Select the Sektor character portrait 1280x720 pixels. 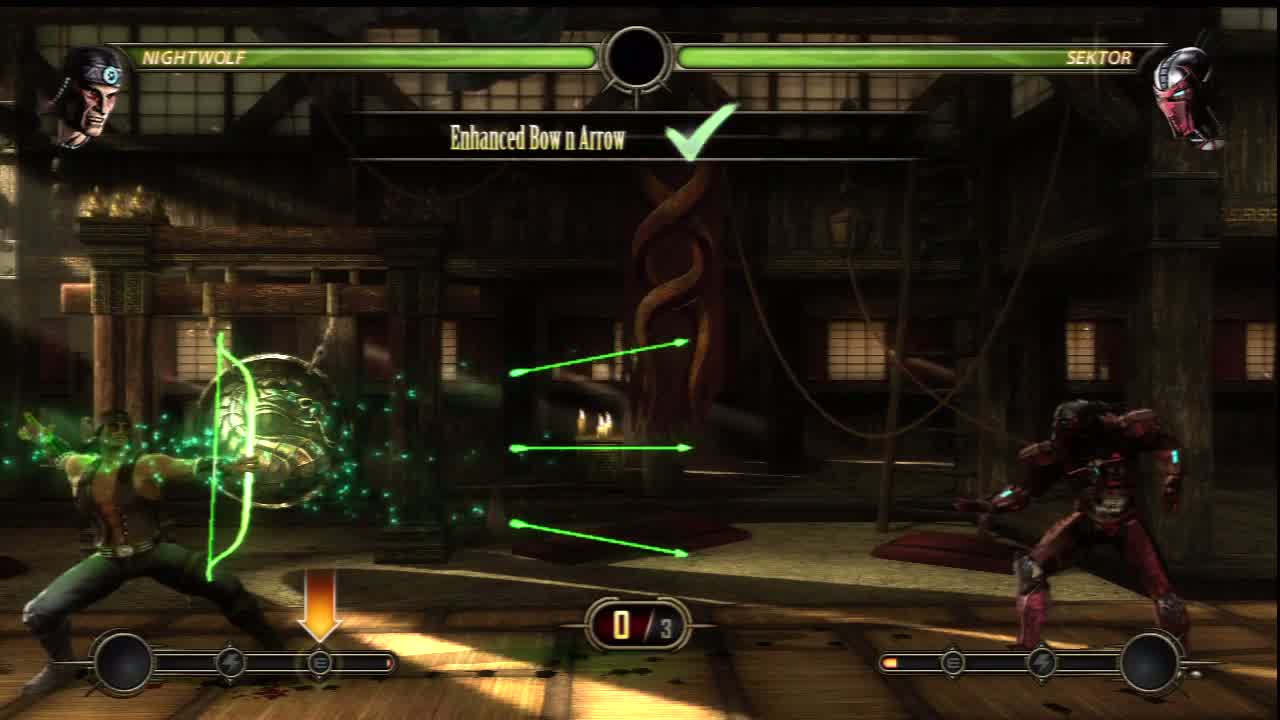pos(1186,97)
